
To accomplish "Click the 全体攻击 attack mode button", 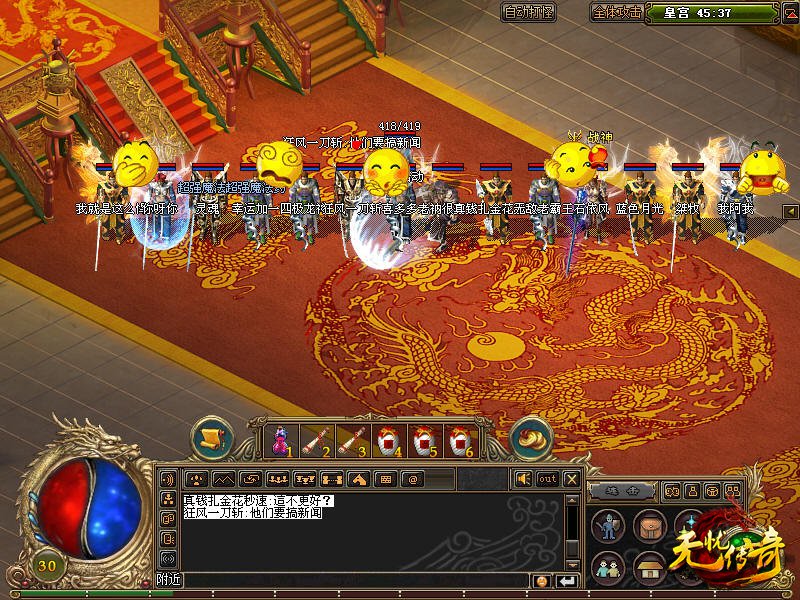I will (x=617, y=12).
